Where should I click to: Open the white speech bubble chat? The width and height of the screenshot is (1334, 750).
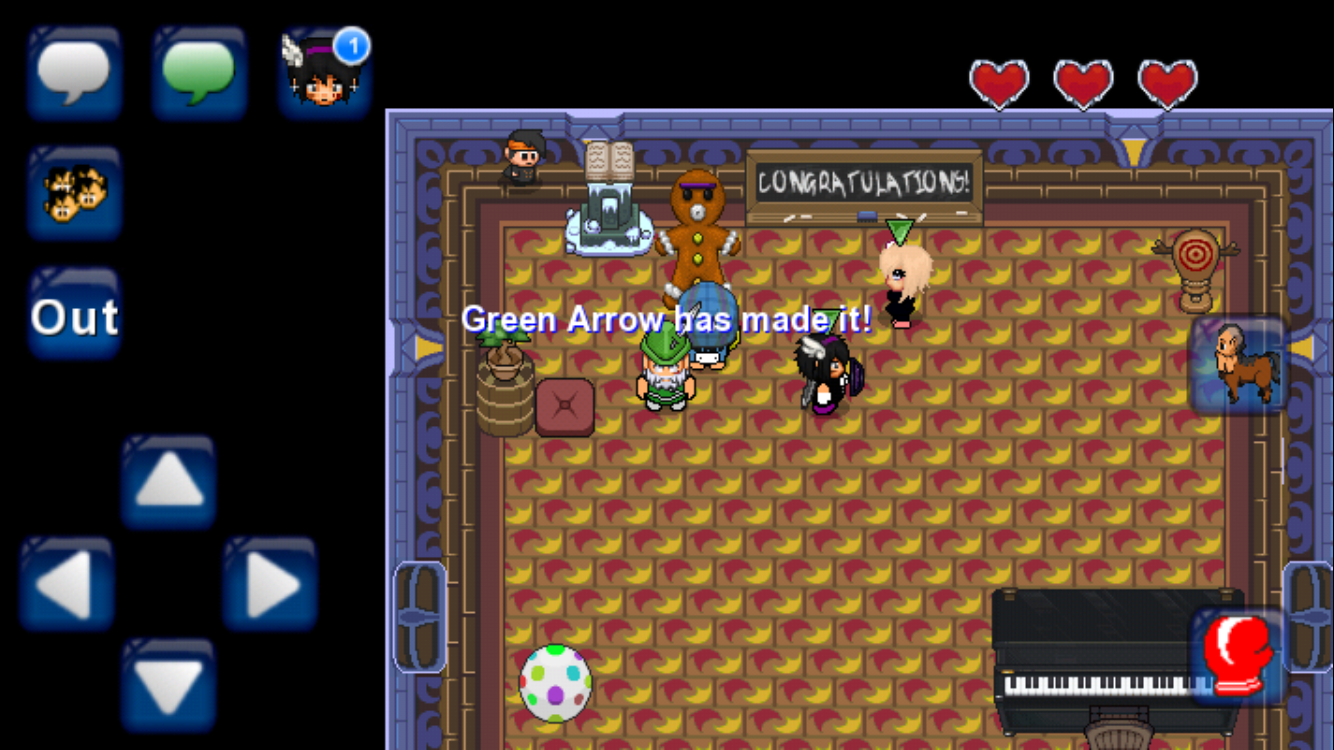point(74,73)
